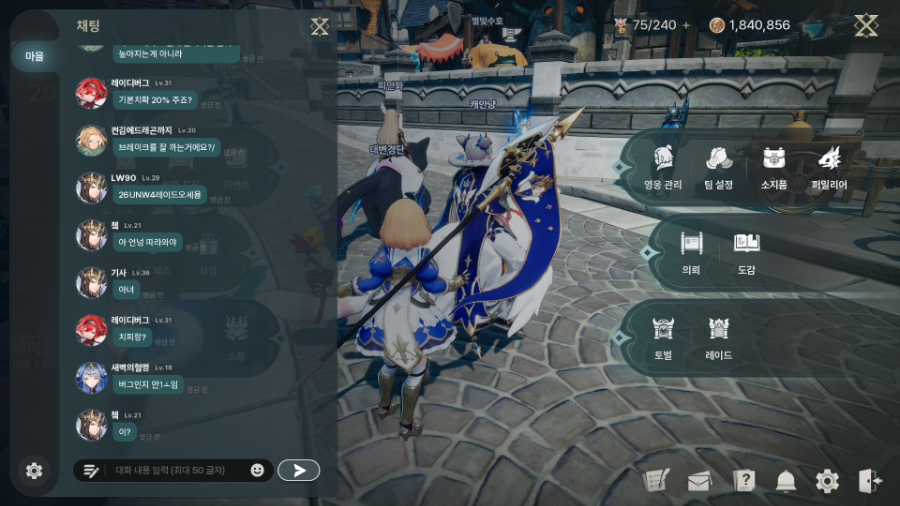Open the mailbox envelope icon

click(698, 481)
